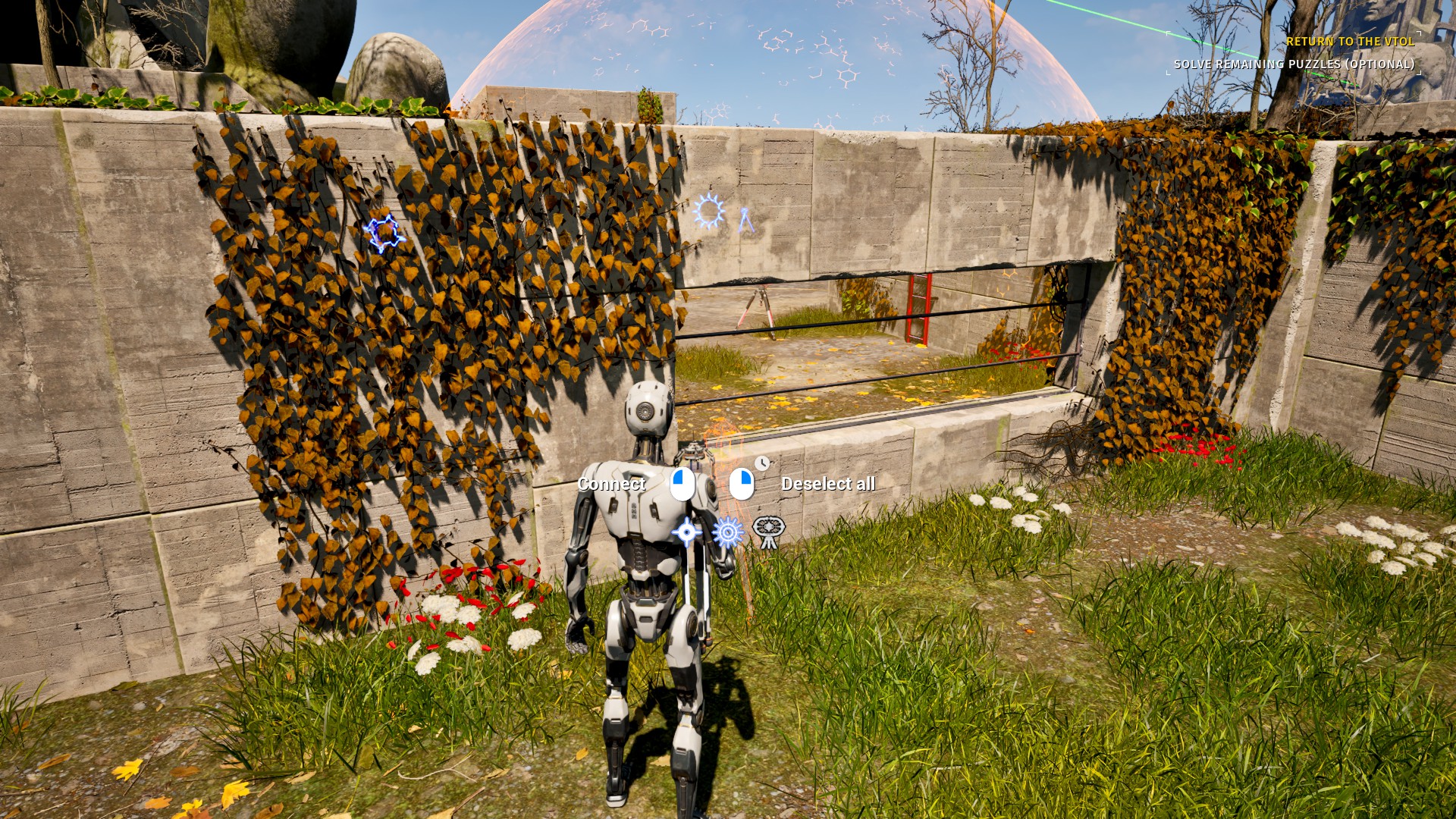Select the blue crosshair target icon
1456x819 pixels.
click(686, 532)
